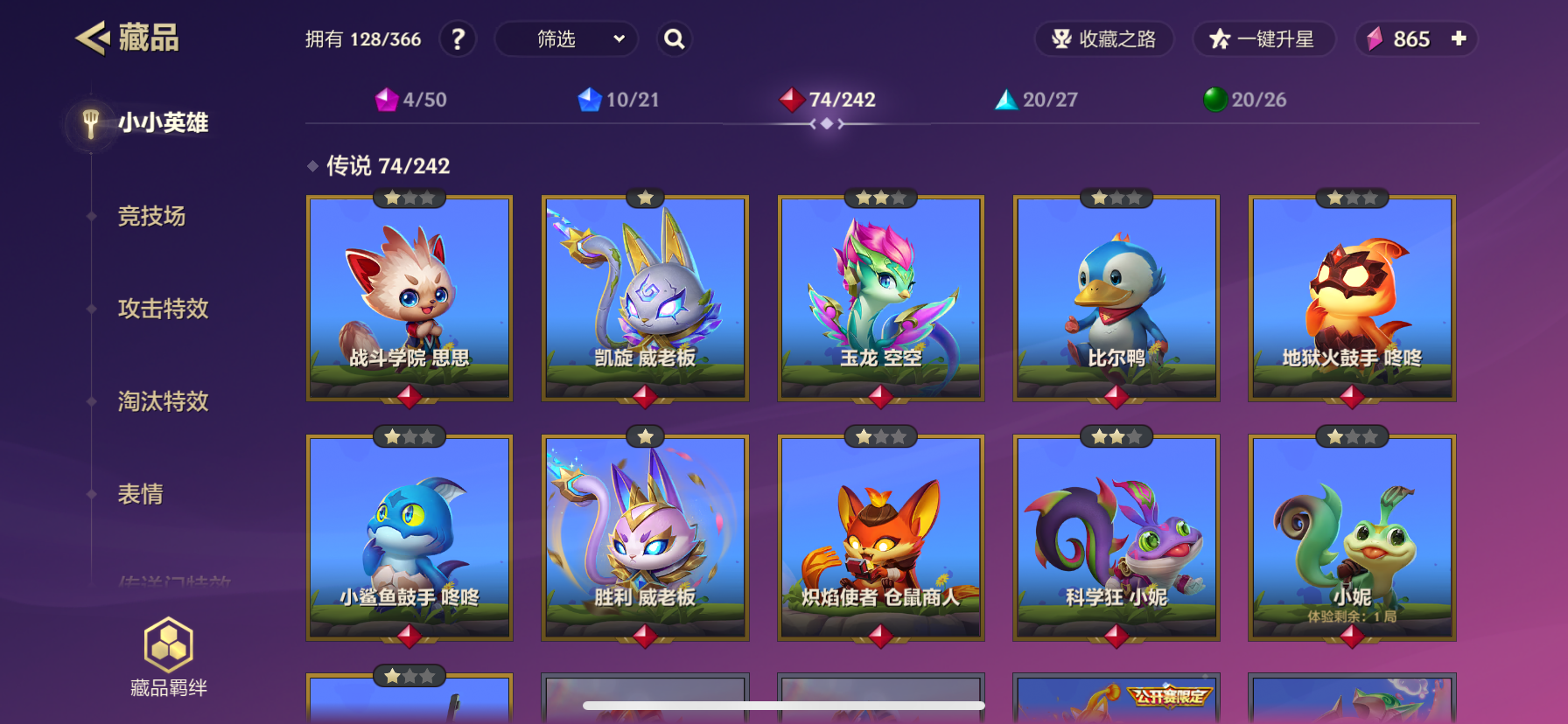Switch to the green orb 20/26 tab
The width and height of the screenshot is (1568, 724).
click(1245, 100)
